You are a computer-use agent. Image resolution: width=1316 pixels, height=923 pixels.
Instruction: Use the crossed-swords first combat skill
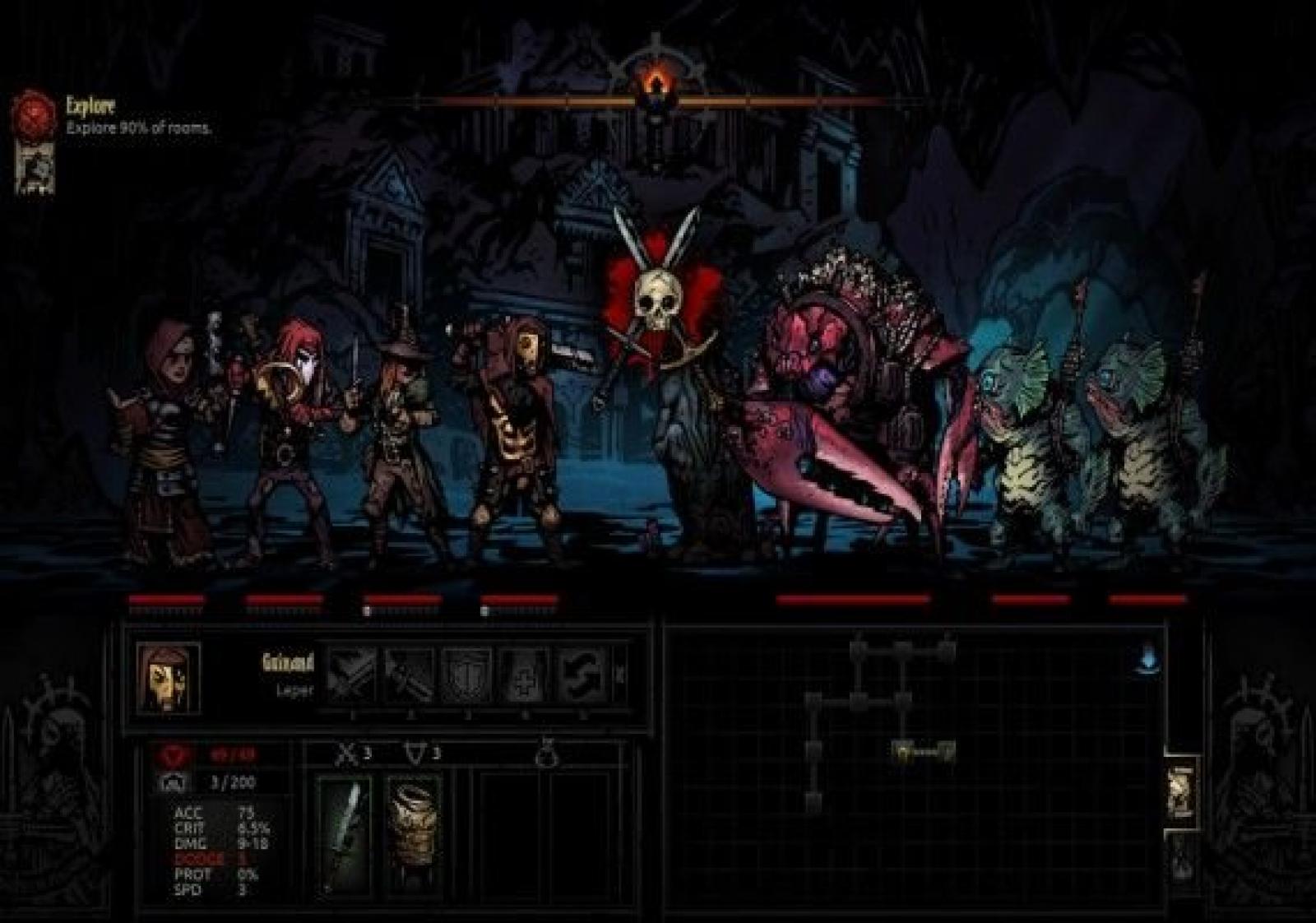tap(352, 674)
